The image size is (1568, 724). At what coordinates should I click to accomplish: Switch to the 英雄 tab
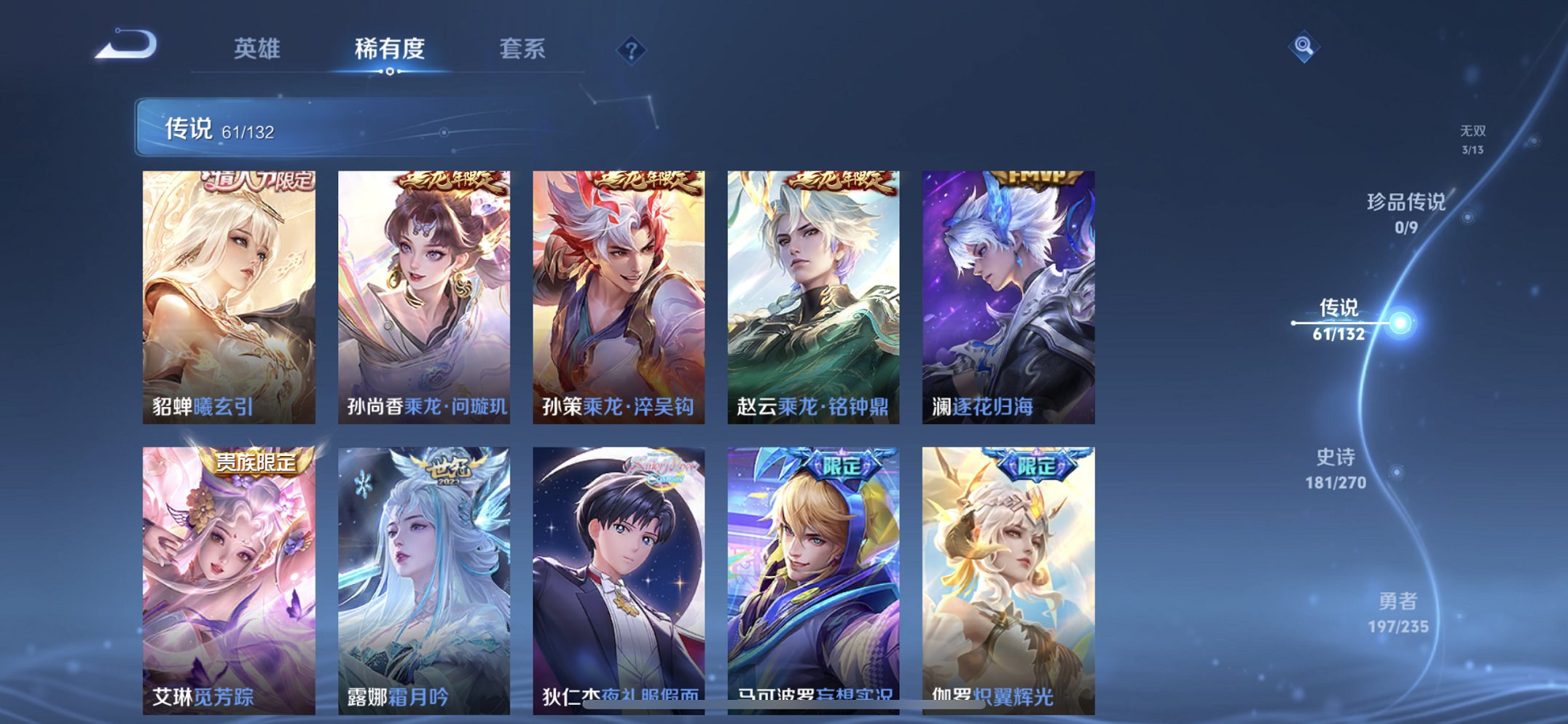click(257, 50)
